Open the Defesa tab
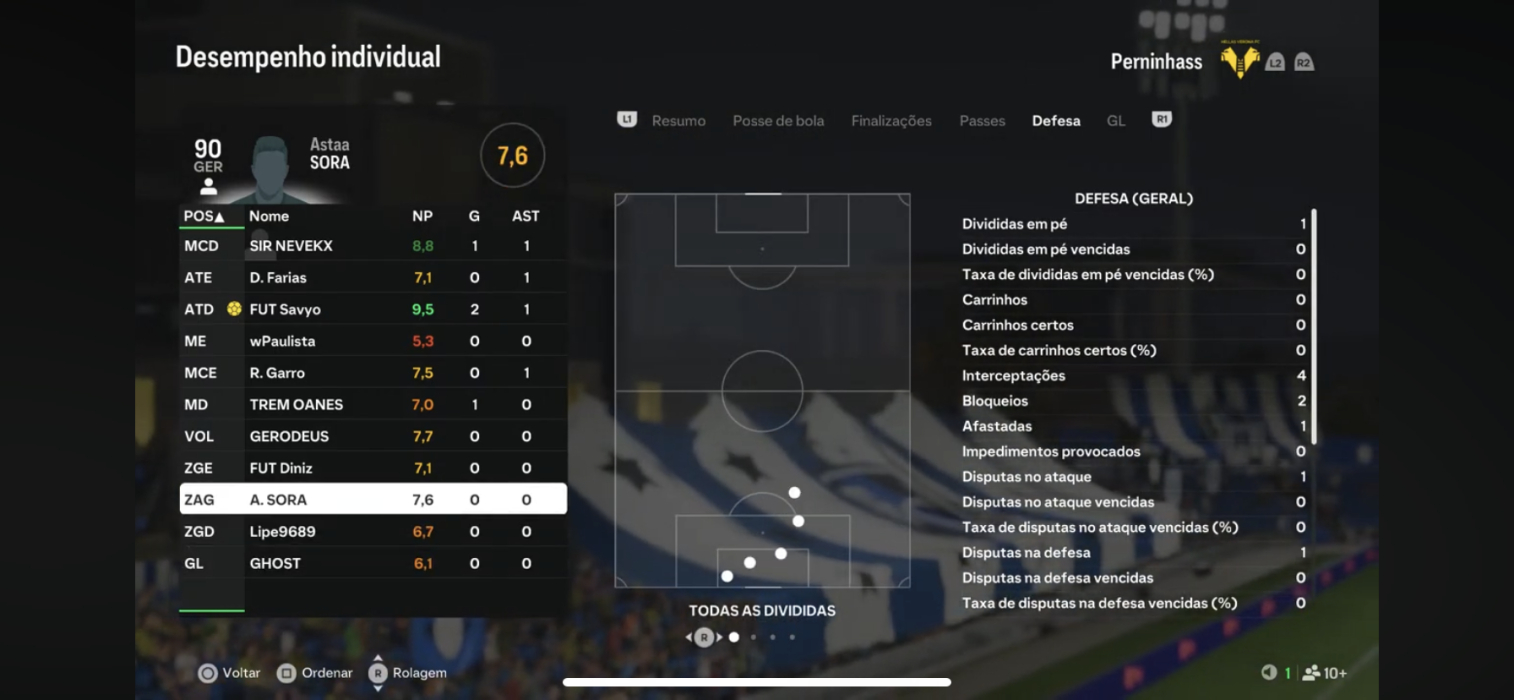 coord(1056,121)
